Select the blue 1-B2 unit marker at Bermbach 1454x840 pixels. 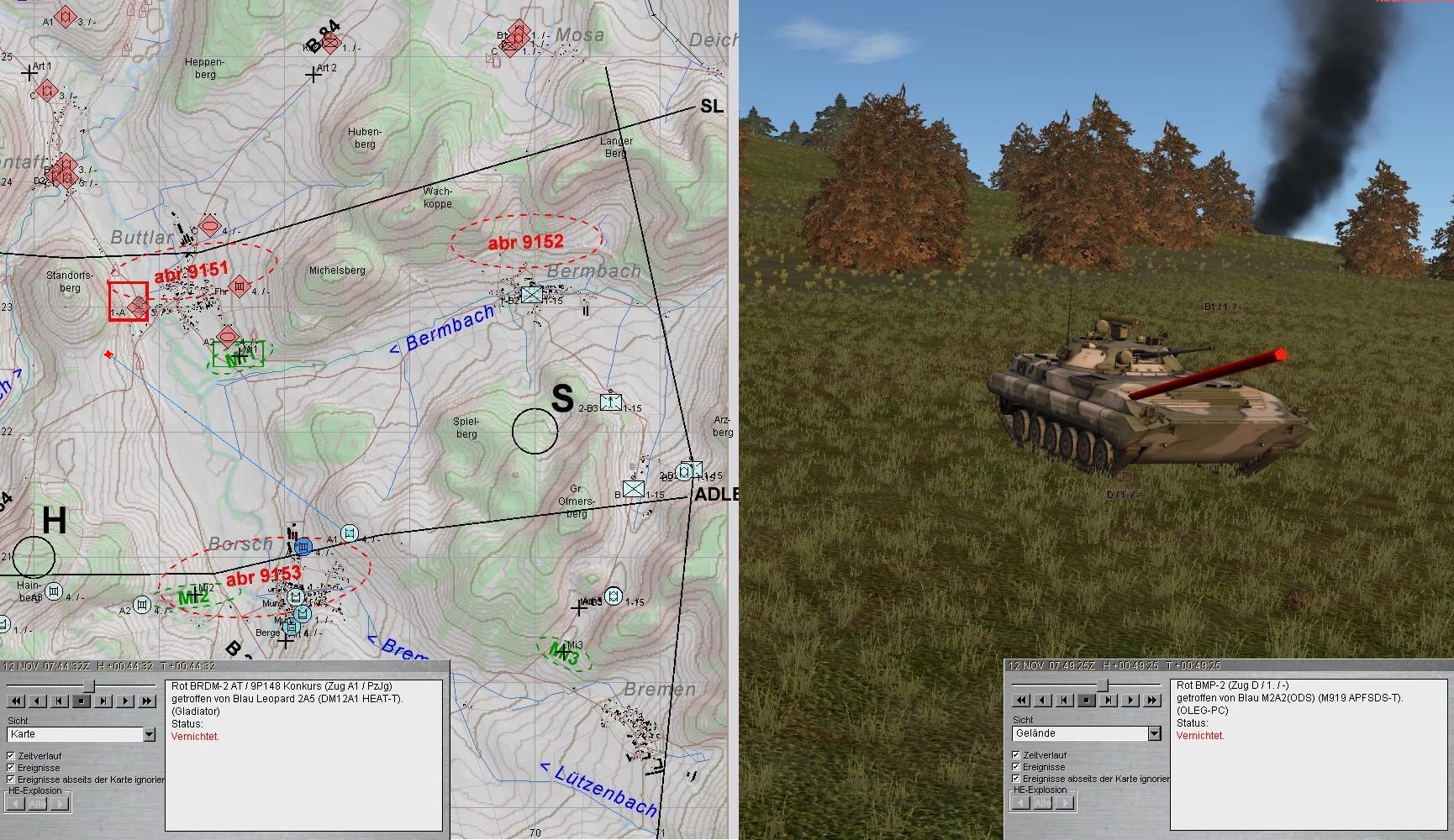click(x=531, y=295)
